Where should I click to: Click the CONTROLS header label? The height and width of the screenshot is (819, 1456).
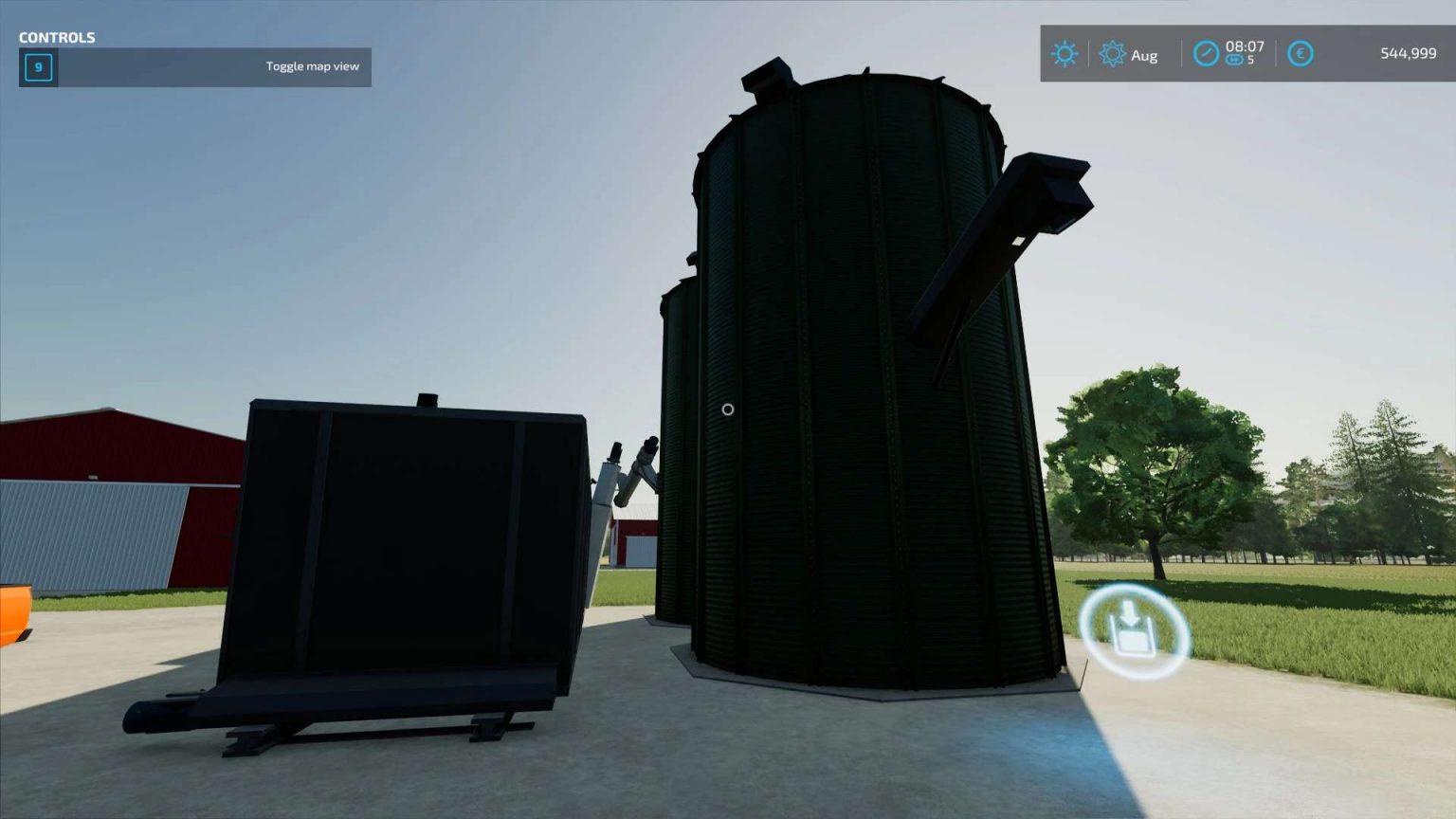click(x=57, y=37)
